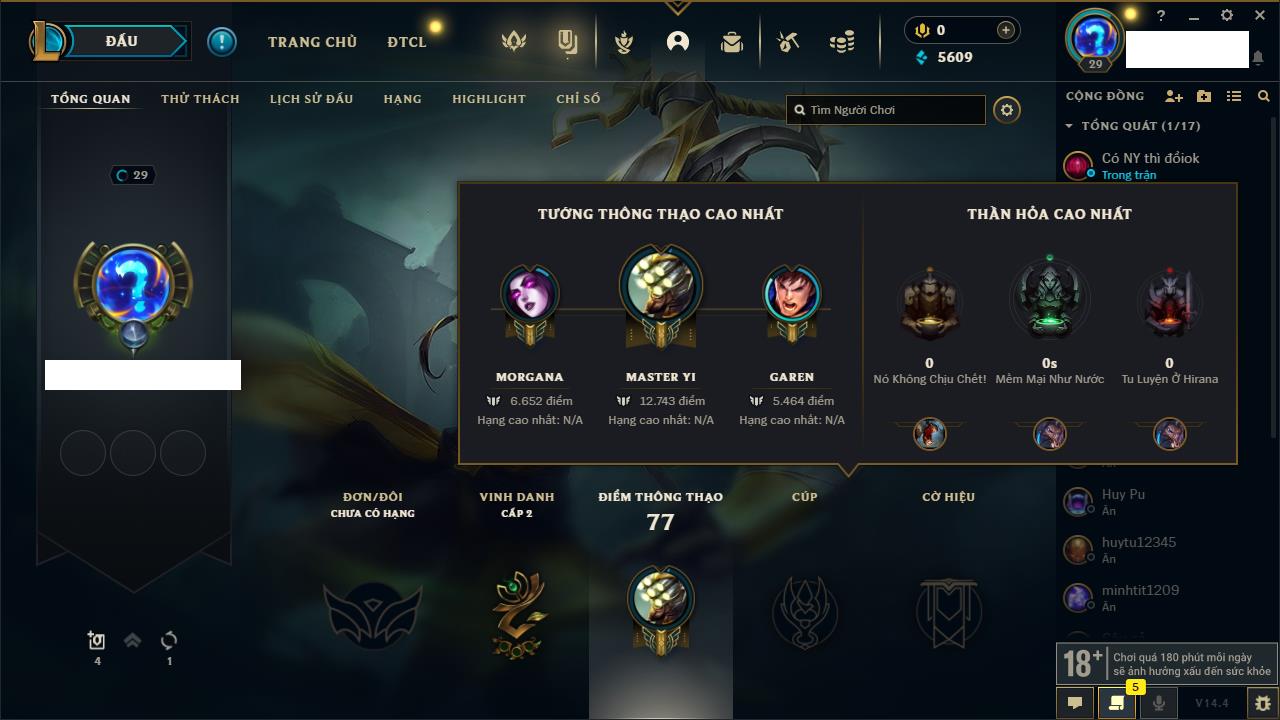Screen dimensions: 1280x720
Task: Open the TRANG CHỦ home page
Action: pos(312,42)
